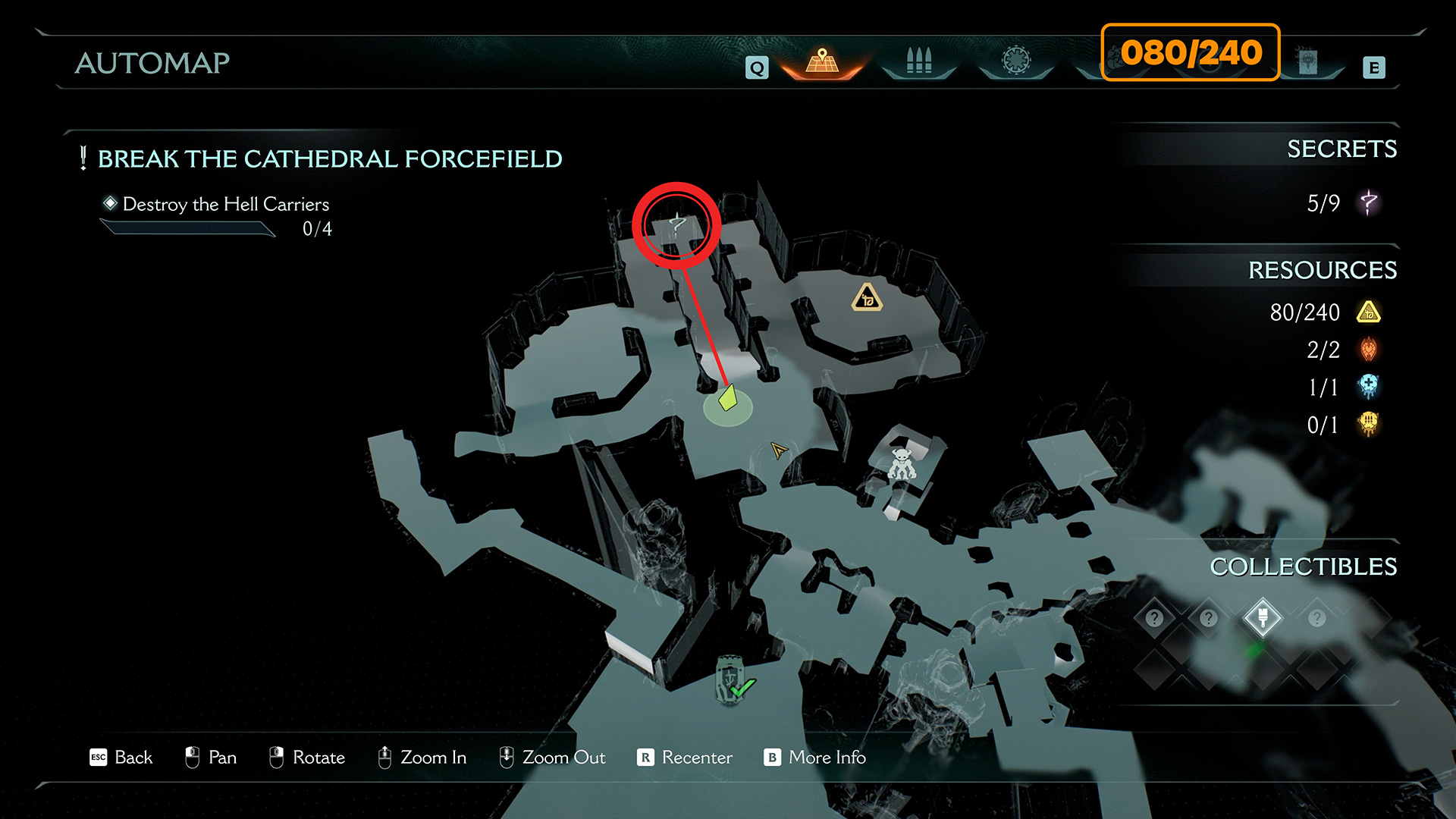Click the green player position marker
Image resolution: width=1456 pixels, height=819 pixels.
[728, 399]
